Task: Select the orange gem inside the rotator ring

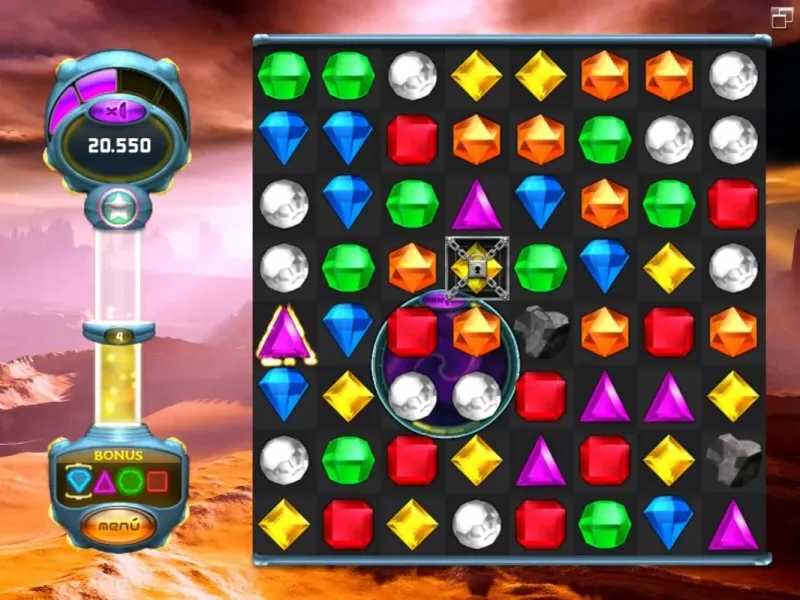Action: pyautogui.click(x=477, y=331)
